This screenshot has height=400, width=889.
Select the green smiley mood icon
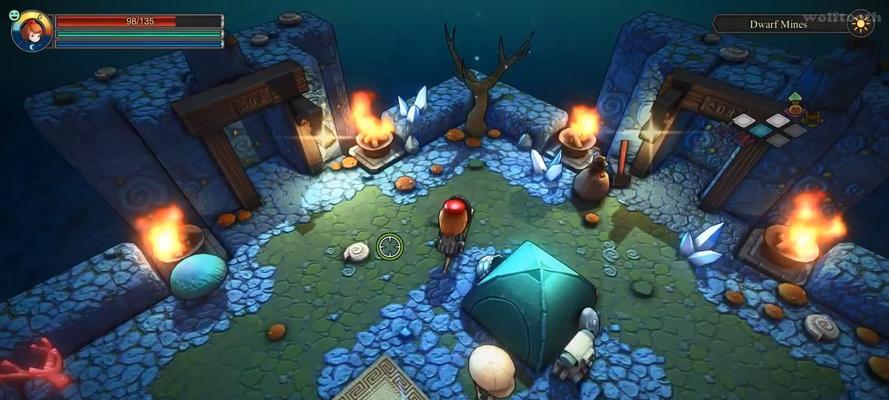(15, 15)
